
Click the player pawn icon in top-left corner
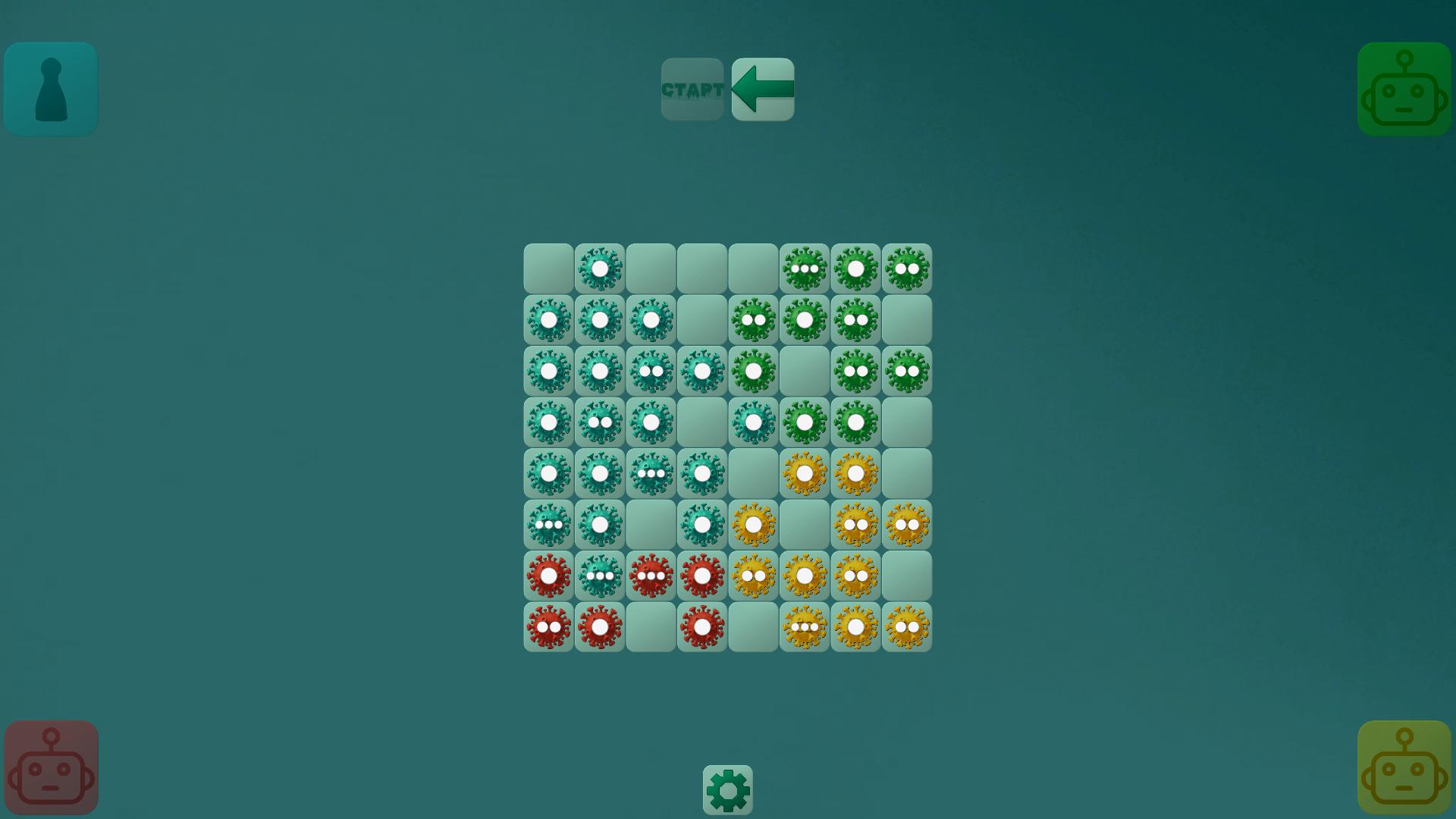coord(50,89)
